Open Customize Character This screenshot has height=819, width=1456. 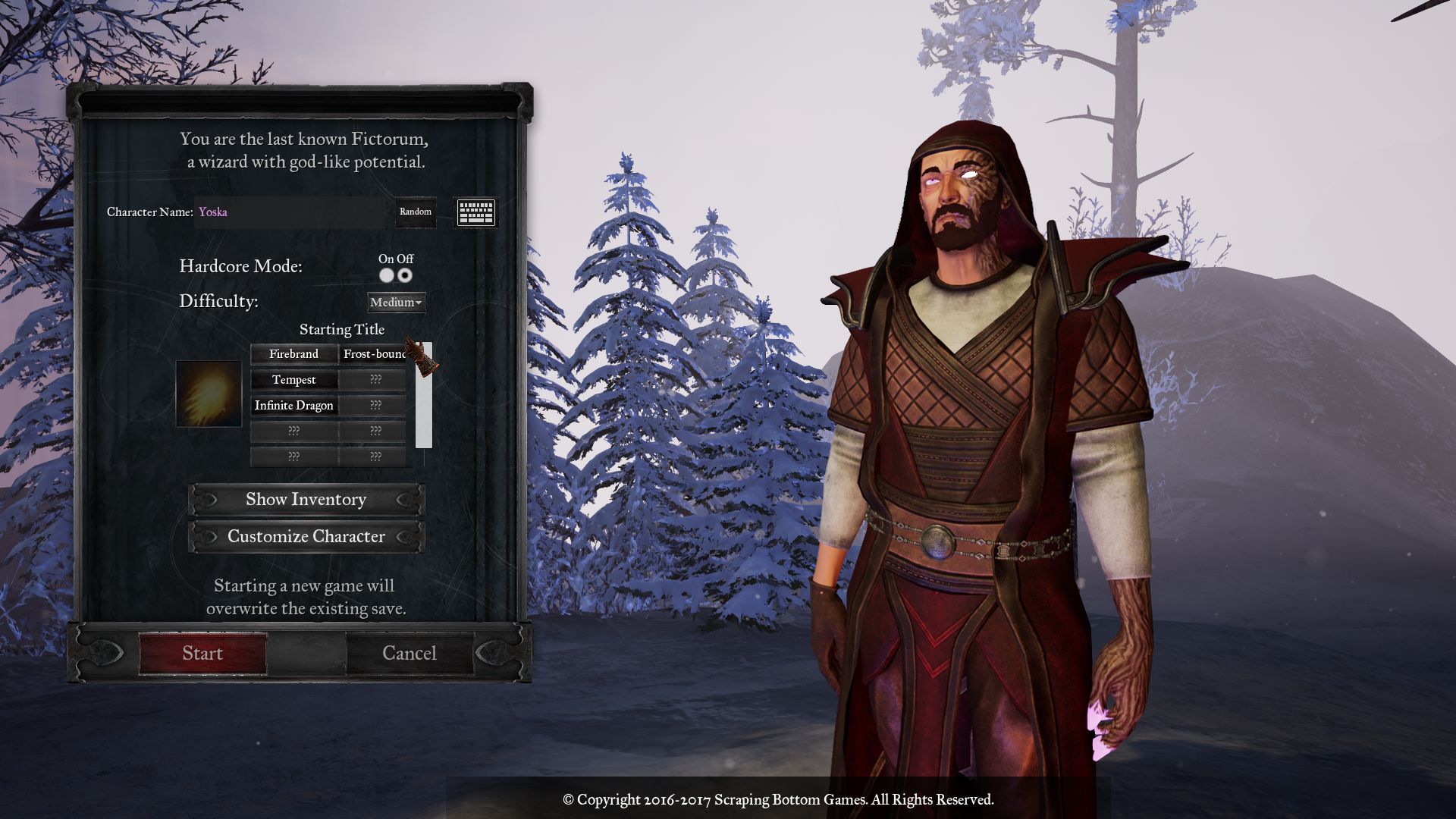pyautogui.click(x=306, y=537)
